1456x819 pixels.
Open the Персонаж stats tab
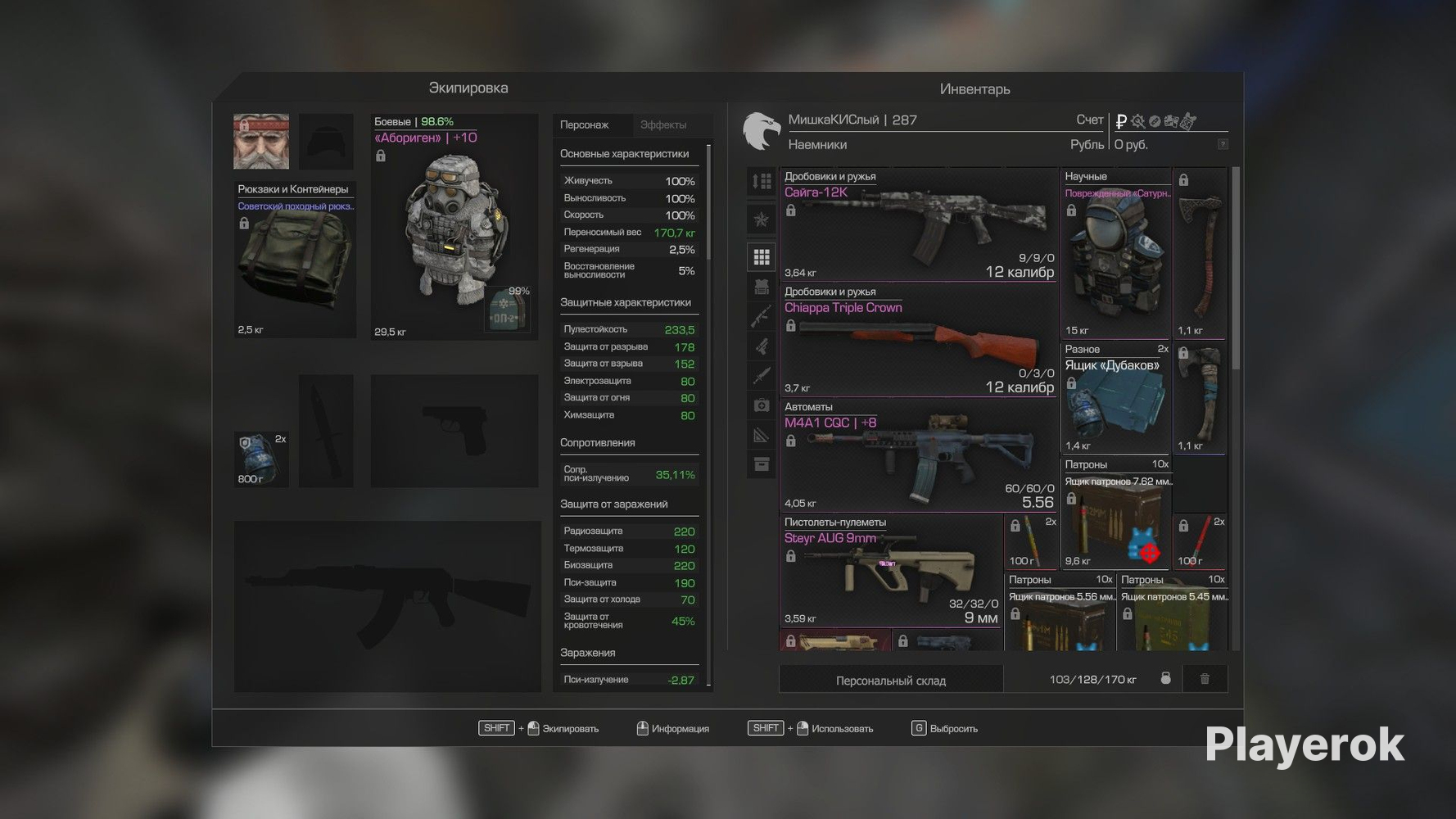tap(584, 125)
